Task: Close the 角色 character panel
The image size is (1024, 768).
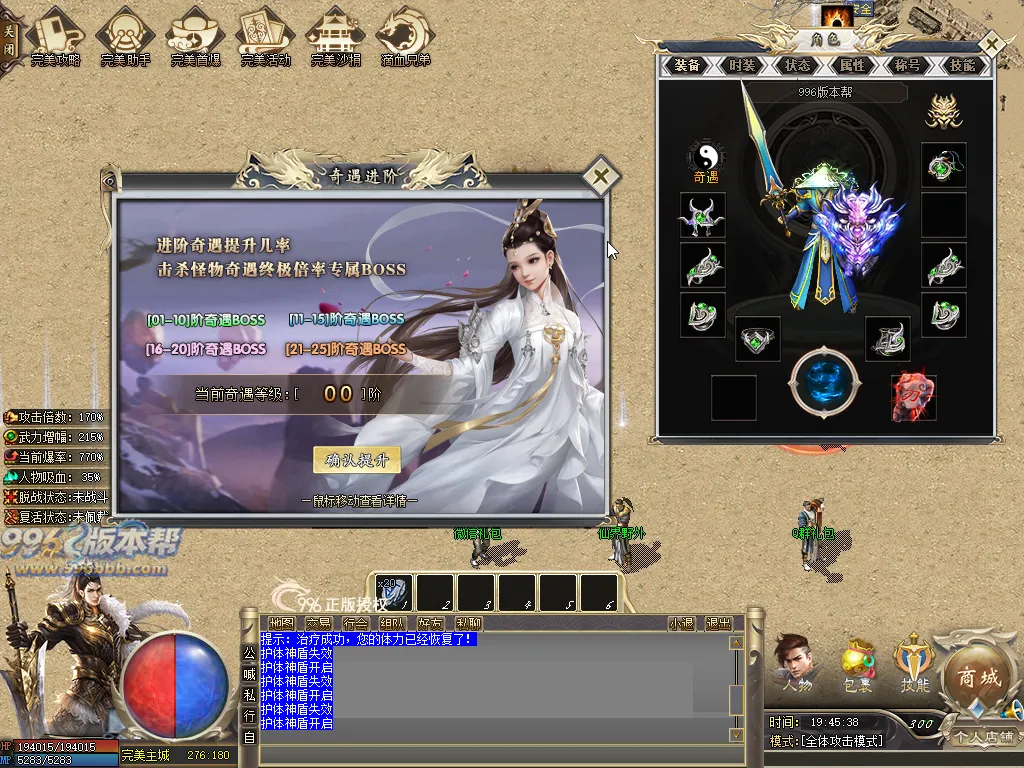Action: [x=990, y=44]
